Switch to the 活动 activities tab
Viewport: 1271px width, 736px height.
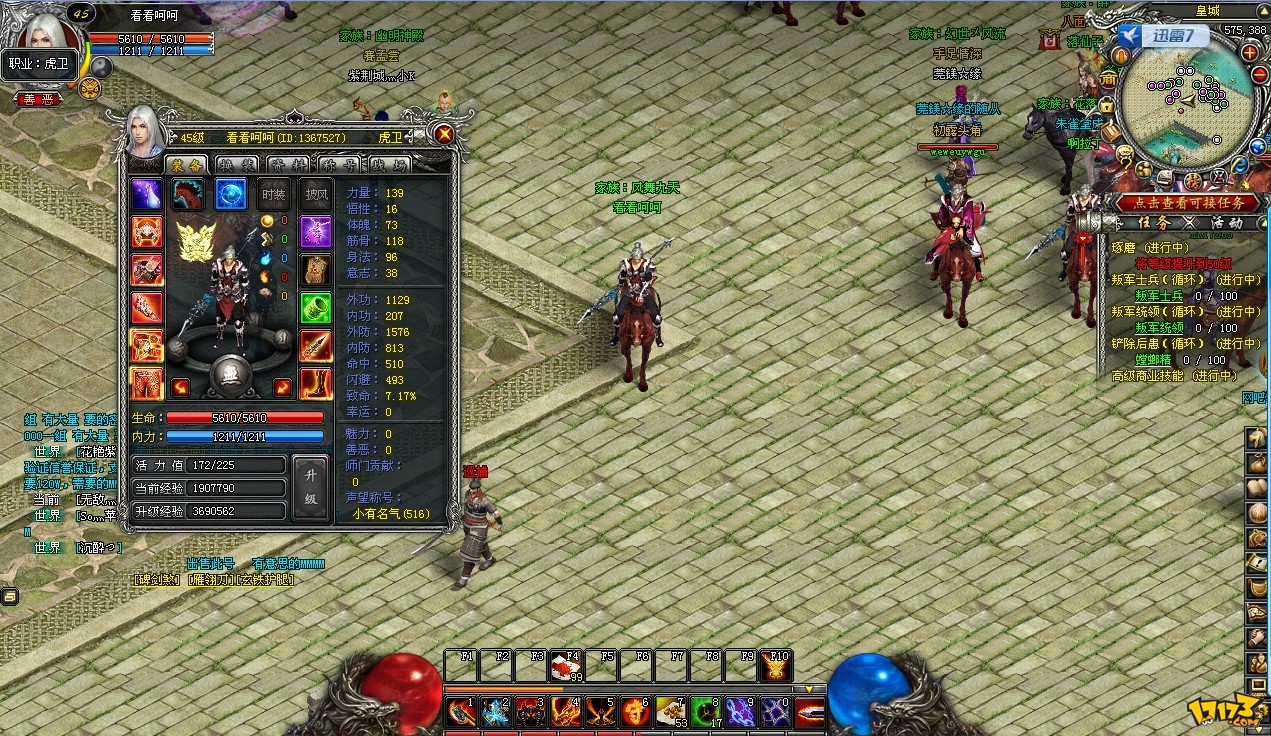[x=1226, y=223]
